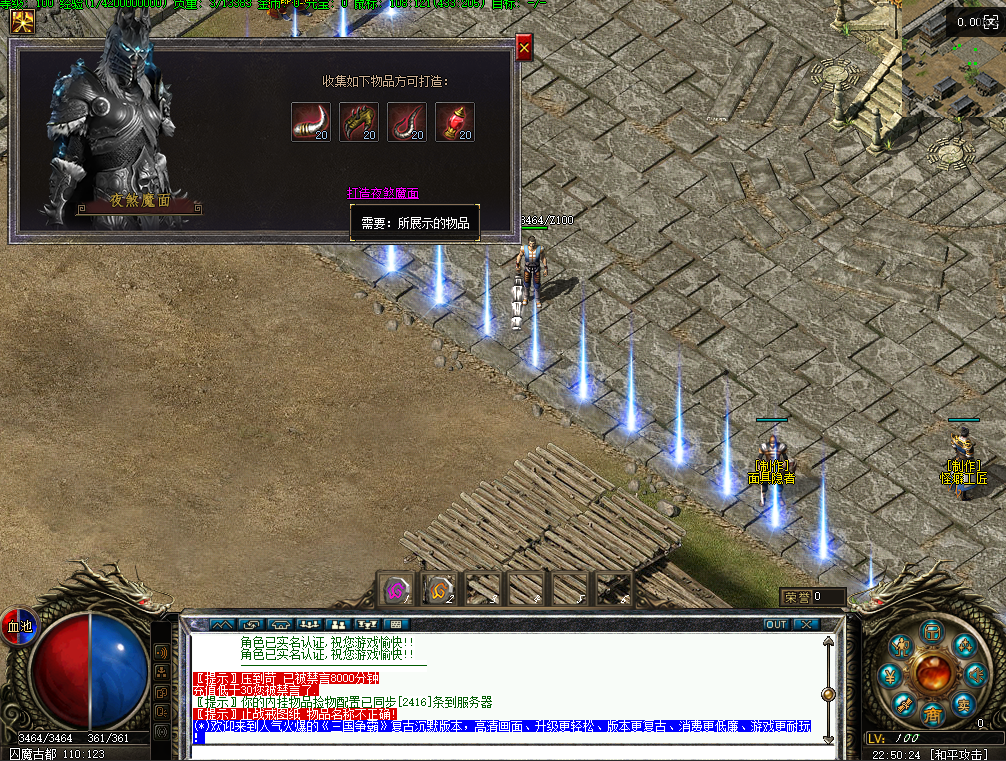This screenshot has width=1006, height=761.
Task: Select the golden claw material slot
Action: click(359, 122)
